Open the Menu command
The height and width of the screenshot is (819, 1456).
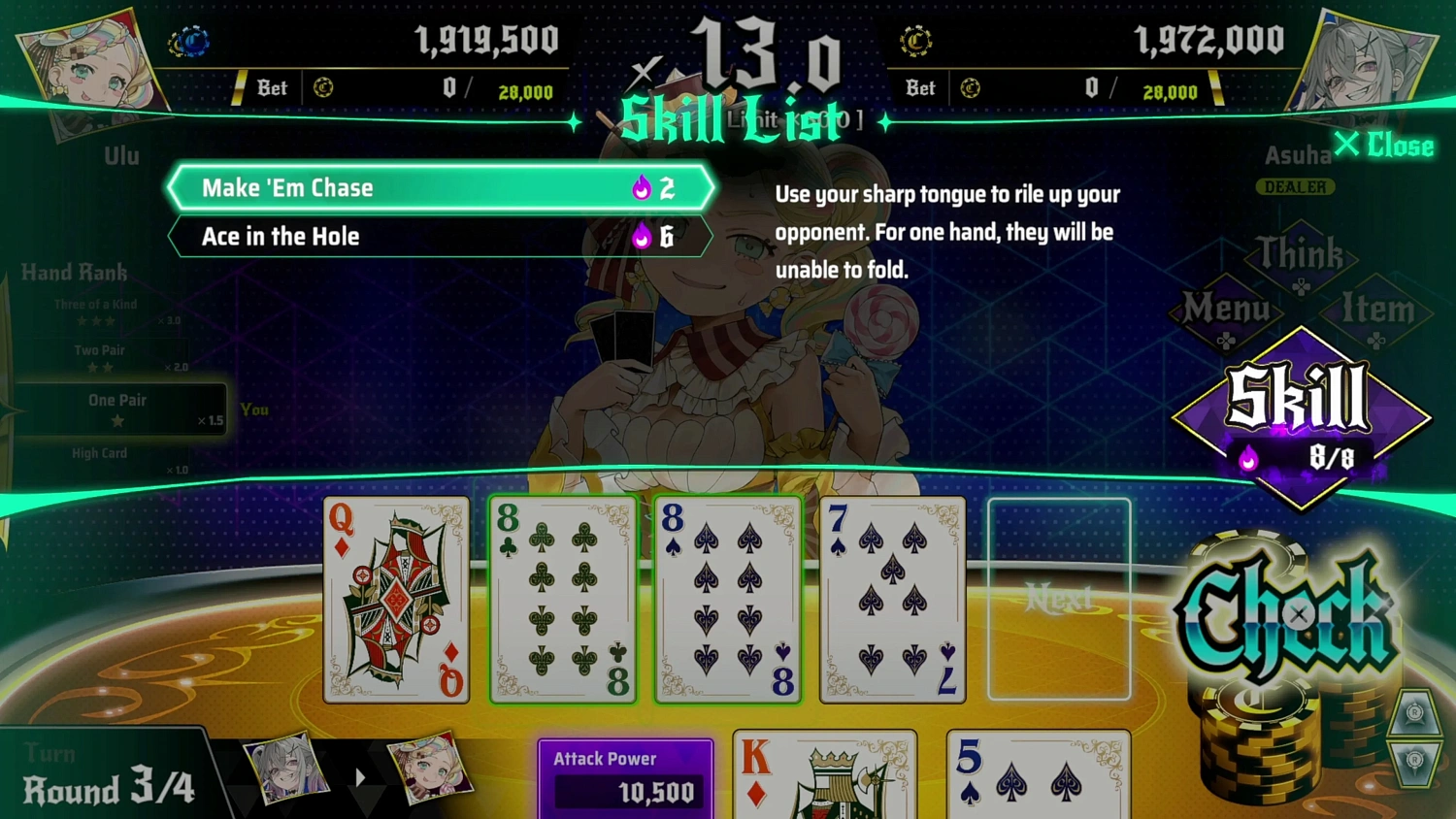click(x=1225, y=306)
